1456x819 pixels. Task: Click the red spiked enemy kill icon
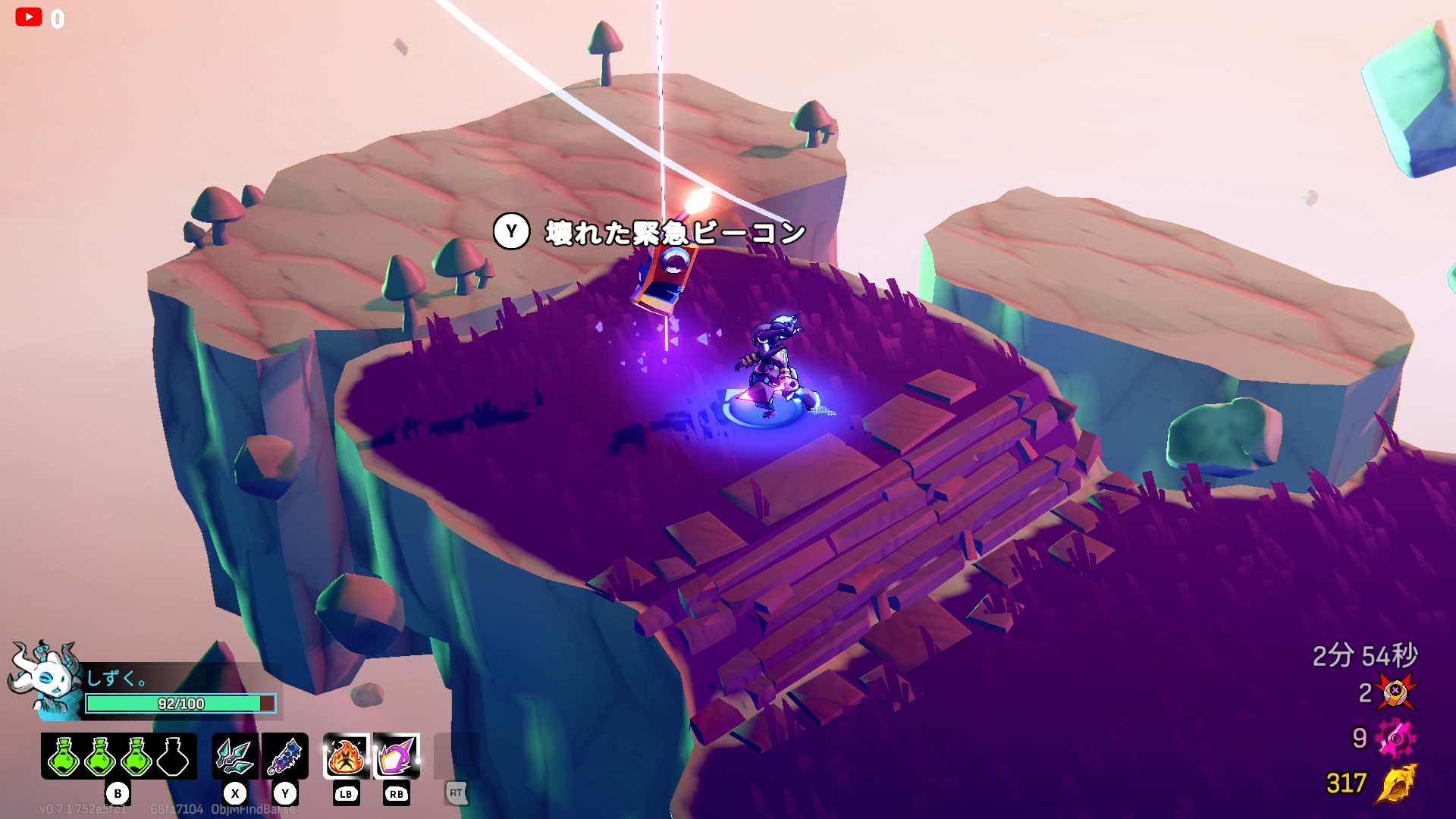[x=1395, y=692]
